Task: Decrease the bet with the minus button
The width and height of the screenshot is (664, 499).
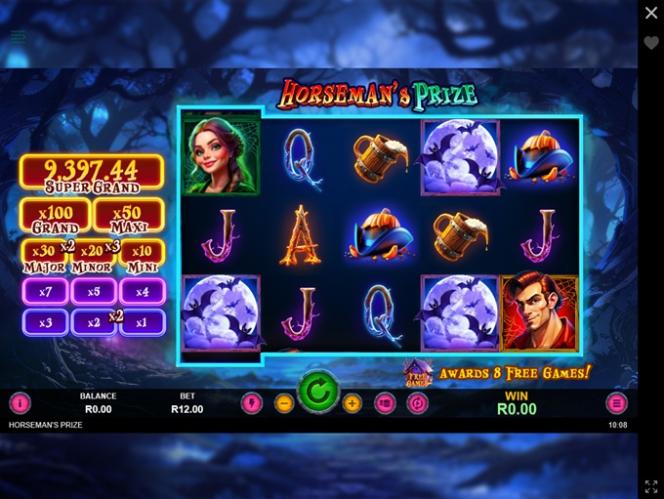Action: (x=284, y=404)
